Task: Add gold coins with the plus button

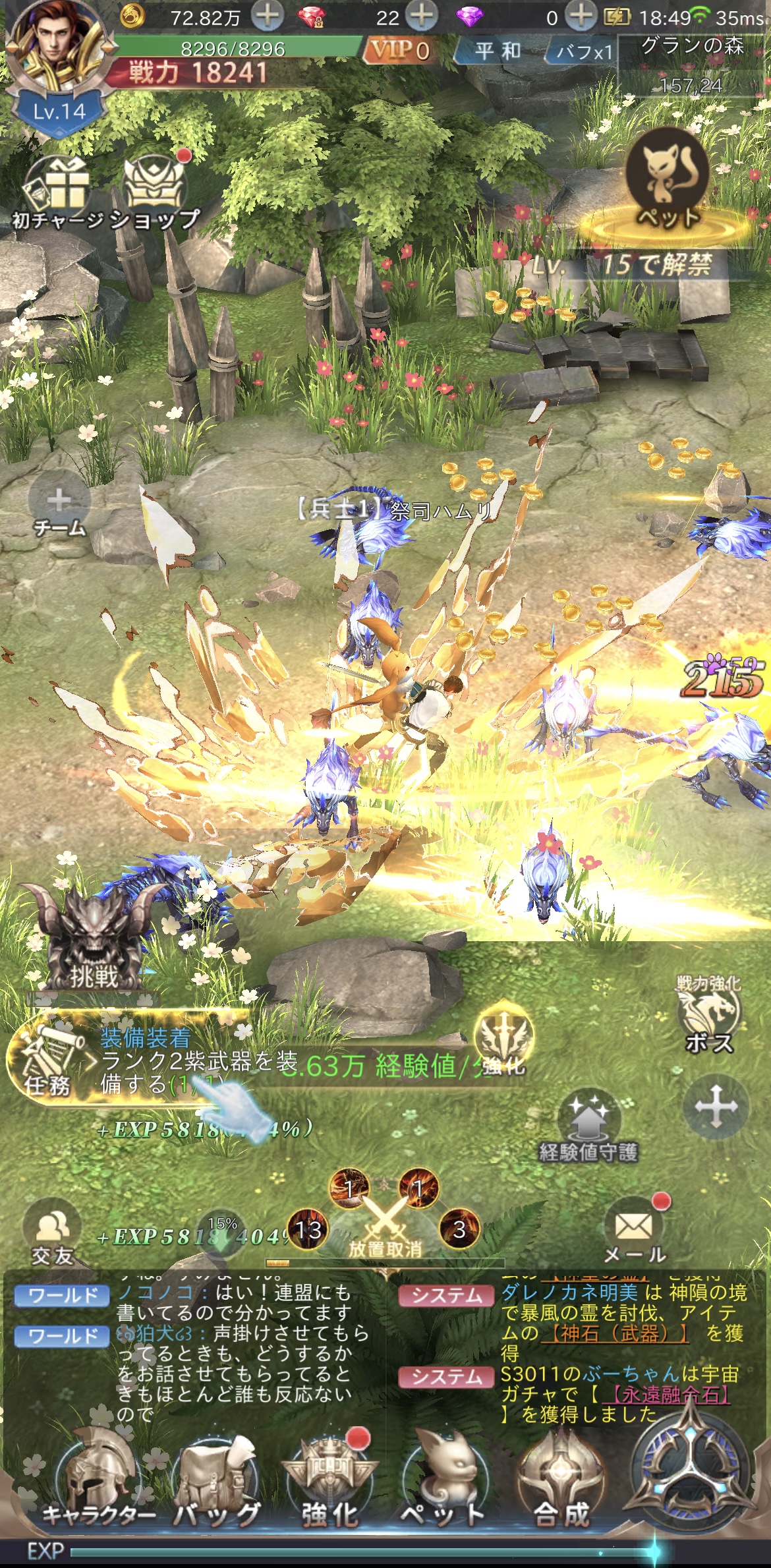Action: coord(267,16)
